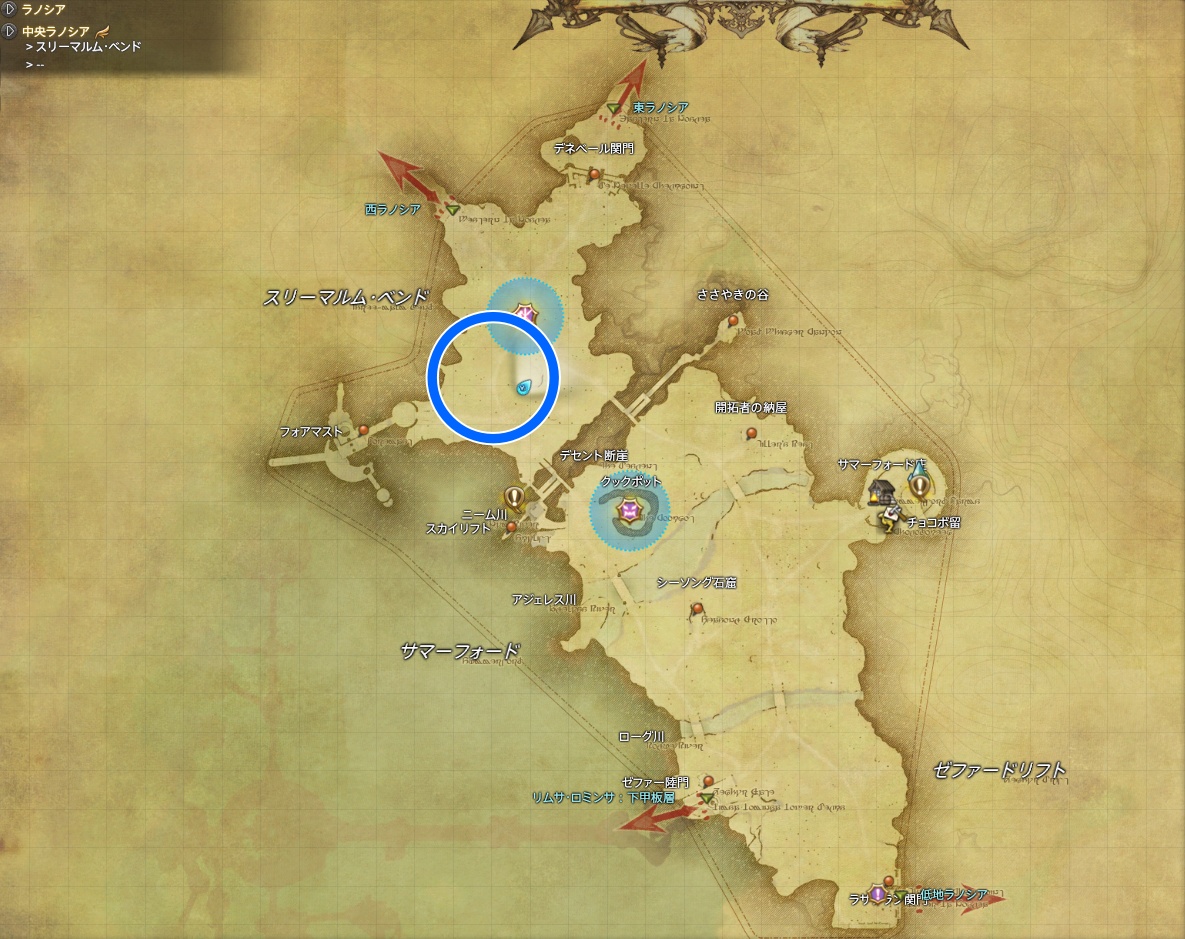Click the クックポット FATE marker
This screenshot has width=1185, height=939.
(x=630, y=511)
